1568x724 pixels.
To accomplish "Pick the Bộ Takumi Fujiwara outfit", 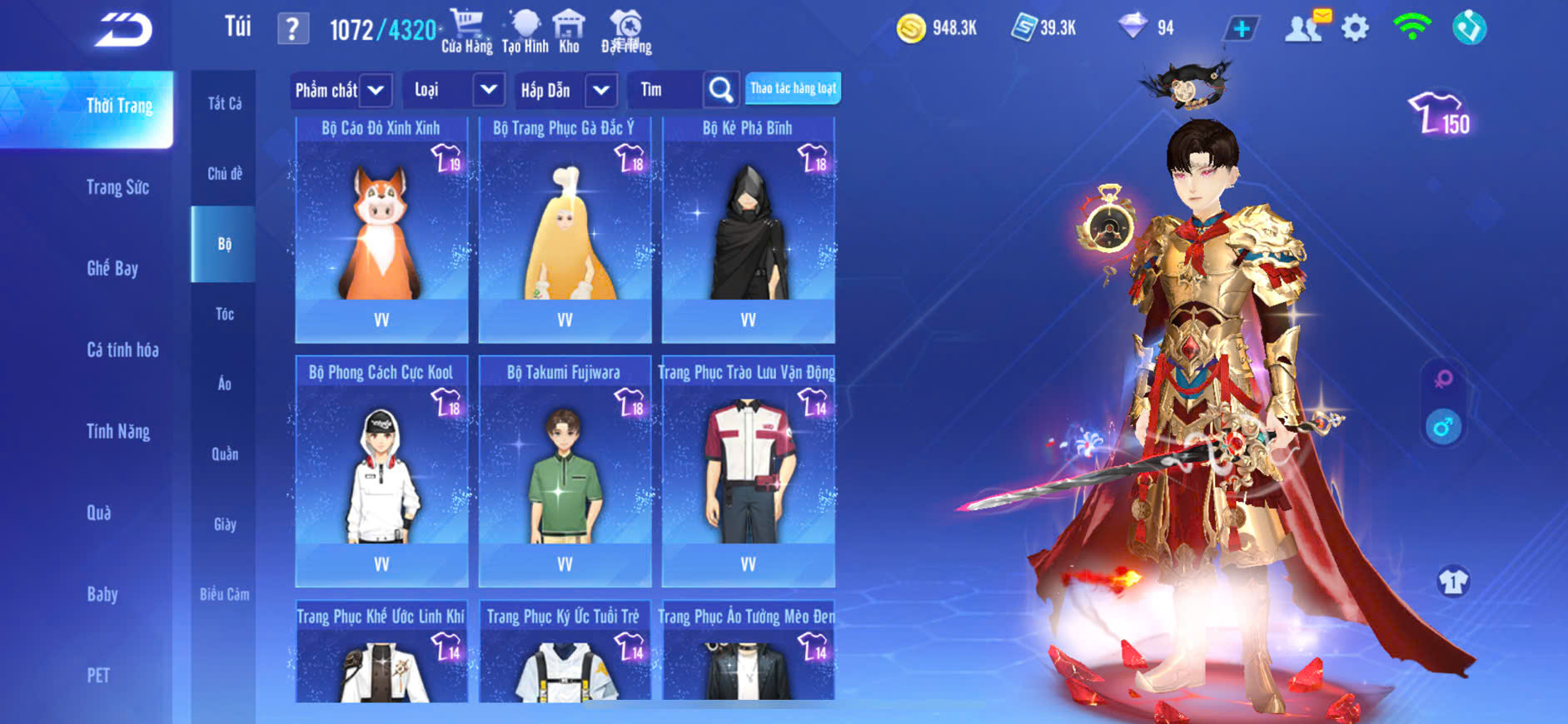I will (565, 473).
